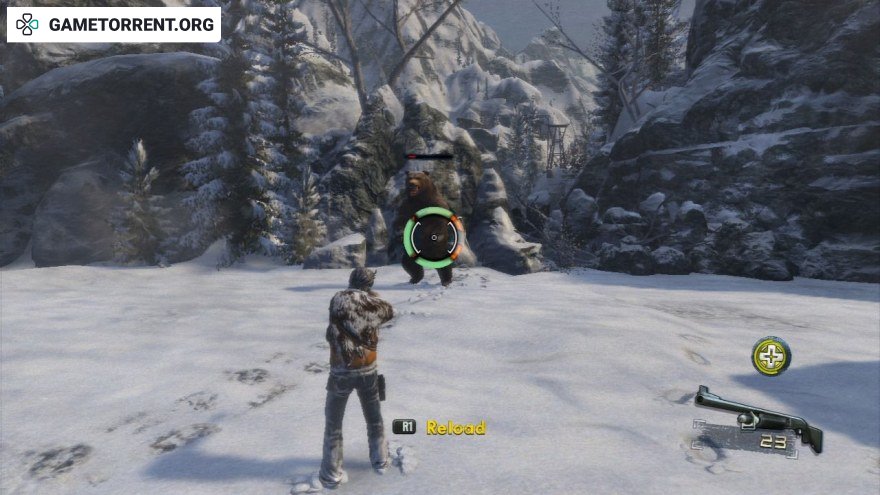880x495 pixels.
Task: Click the yellow medkit cross icon
Action: (771, 356)
